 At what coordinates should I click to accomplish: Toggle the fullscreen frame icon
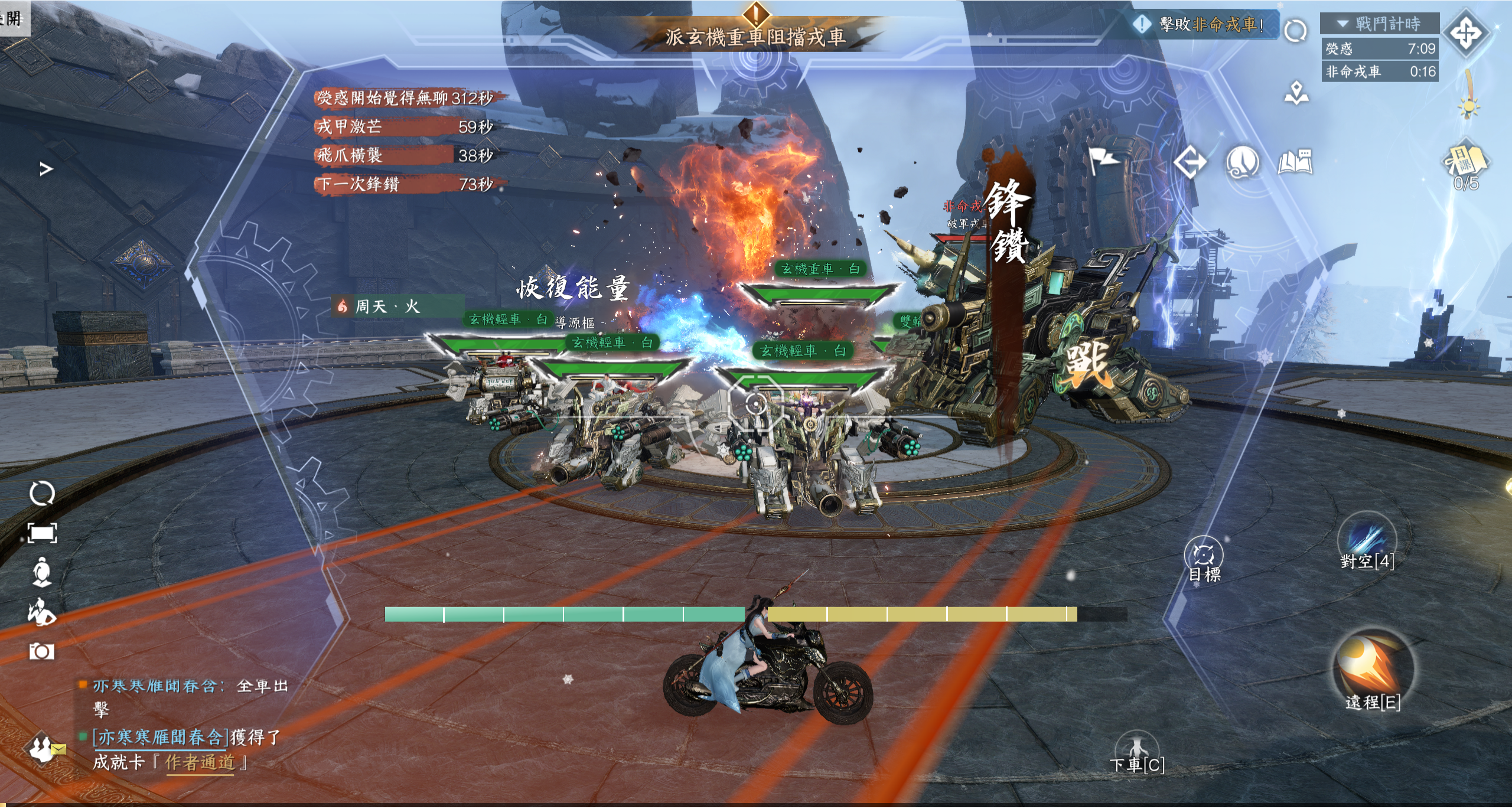42,533
